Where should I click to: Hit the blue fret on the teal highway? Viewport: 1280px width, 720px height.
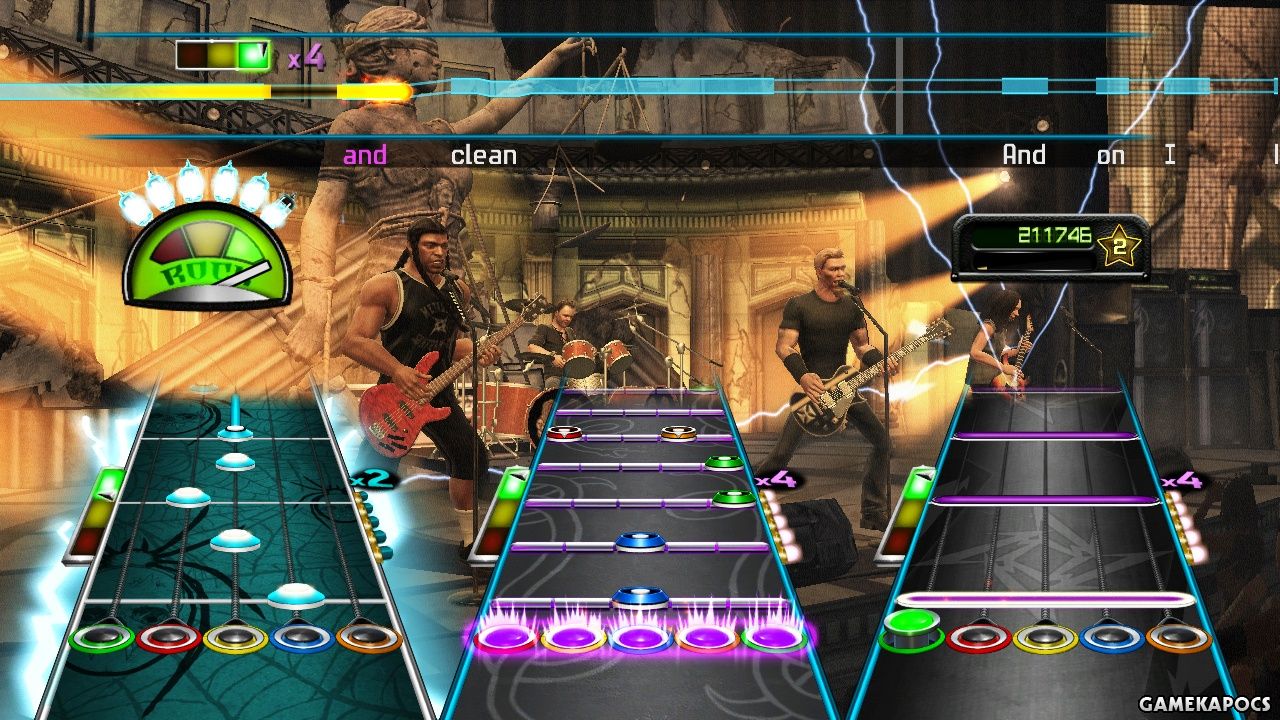pos(302,636)
